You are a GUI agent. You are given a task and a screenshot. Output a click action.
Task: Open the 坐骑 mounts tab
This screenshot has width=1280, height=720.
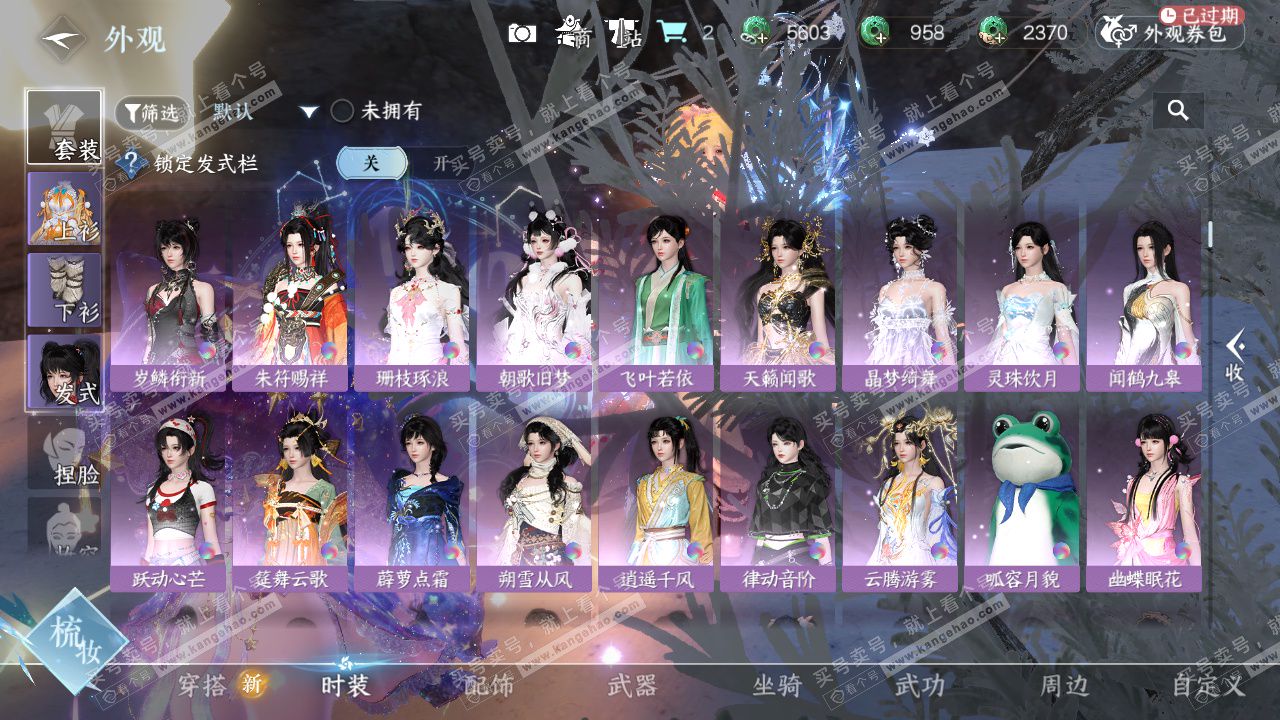(777, 685)
